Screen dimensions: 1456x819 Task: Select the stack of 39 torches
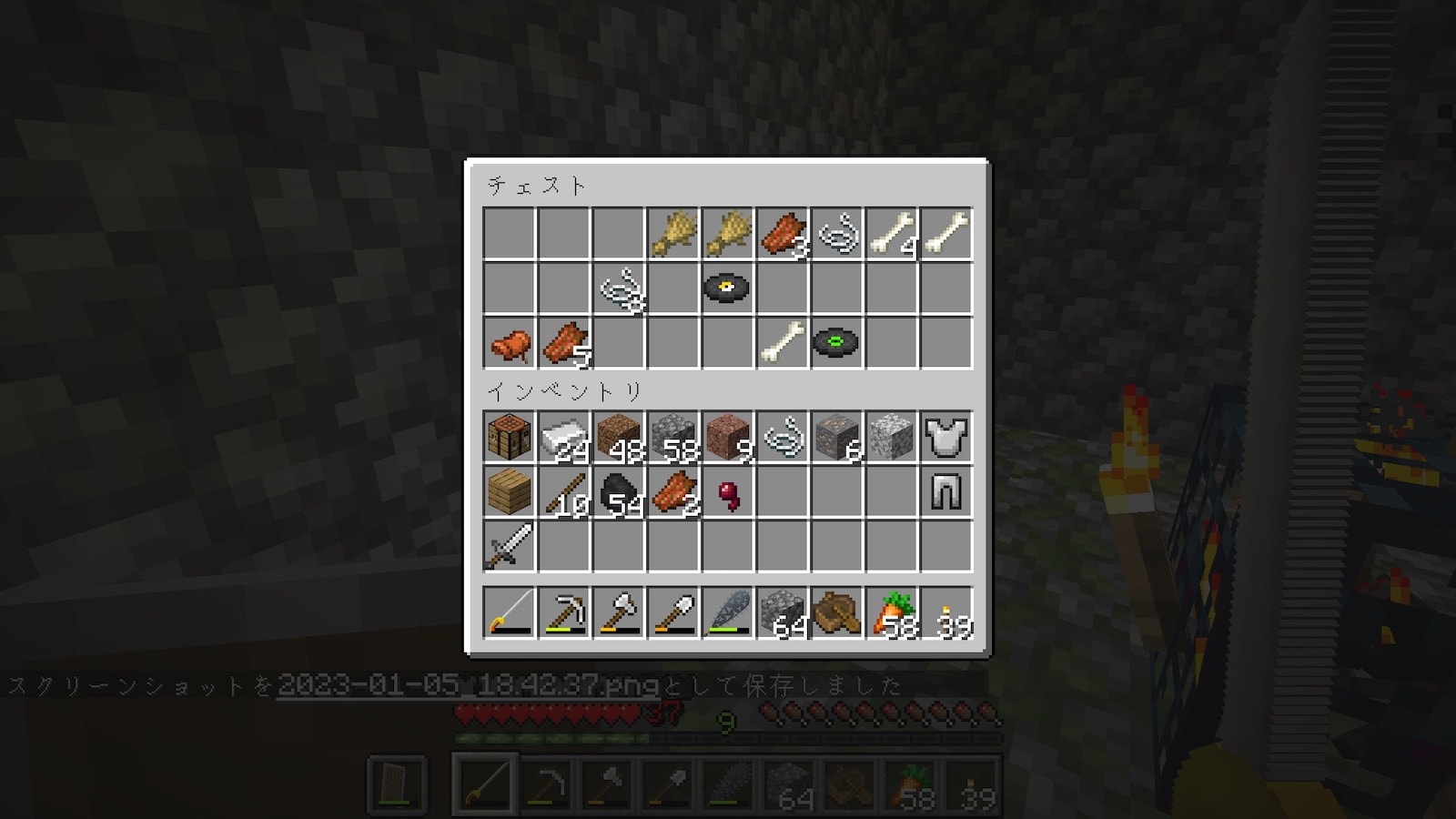click(946, 612)
